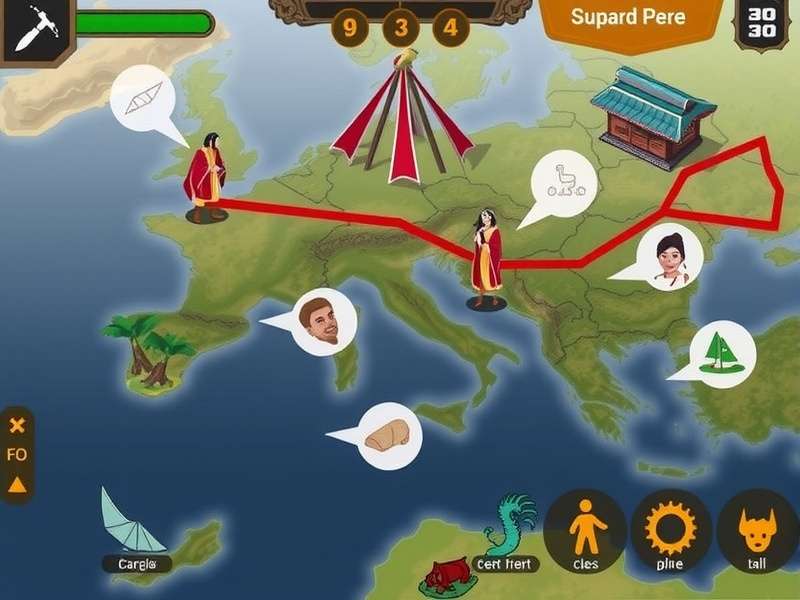This screenshot has width=800, height=600.
Task: Select the green sailboat bubble marker
Action: click(721, 354)
